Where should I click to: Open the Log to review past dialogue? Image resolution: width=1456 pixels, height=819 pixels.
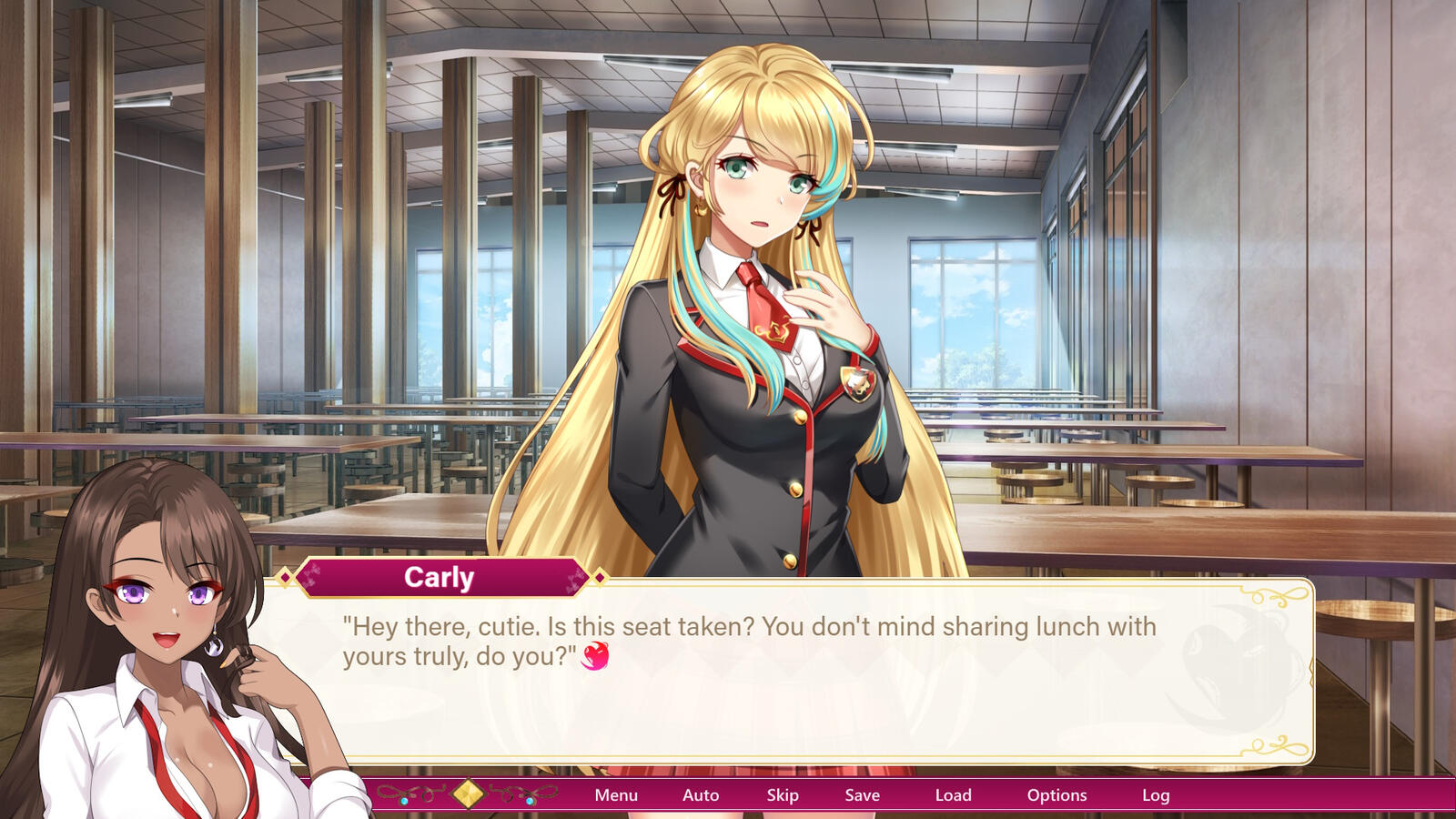point(1157,794)
